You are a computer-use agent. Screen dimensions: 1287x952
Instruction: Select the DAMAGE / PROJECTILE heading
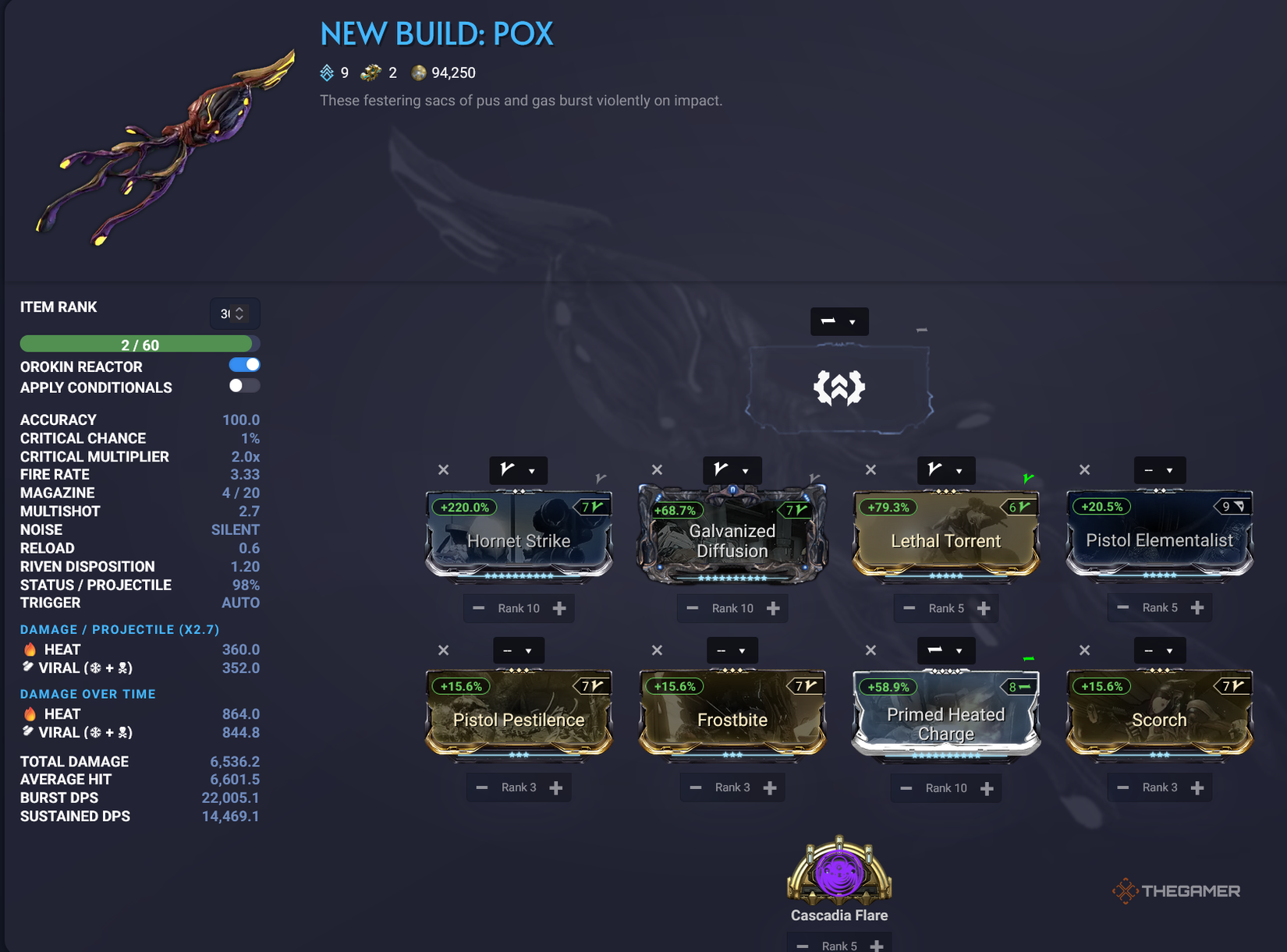(x=119, y=629)
